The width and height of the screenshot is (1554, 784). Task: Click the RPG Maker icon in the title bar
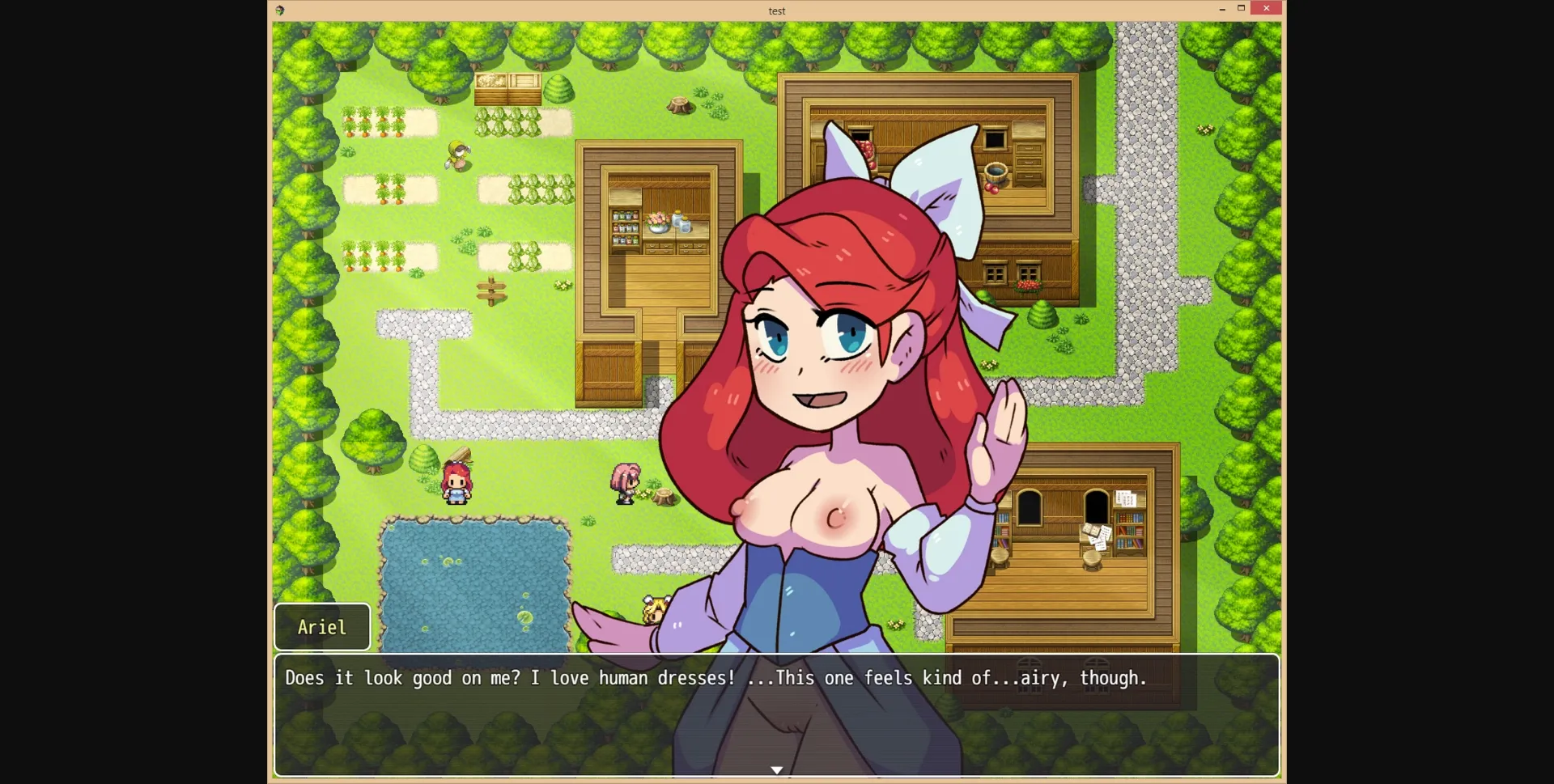[x=280, y=11]
